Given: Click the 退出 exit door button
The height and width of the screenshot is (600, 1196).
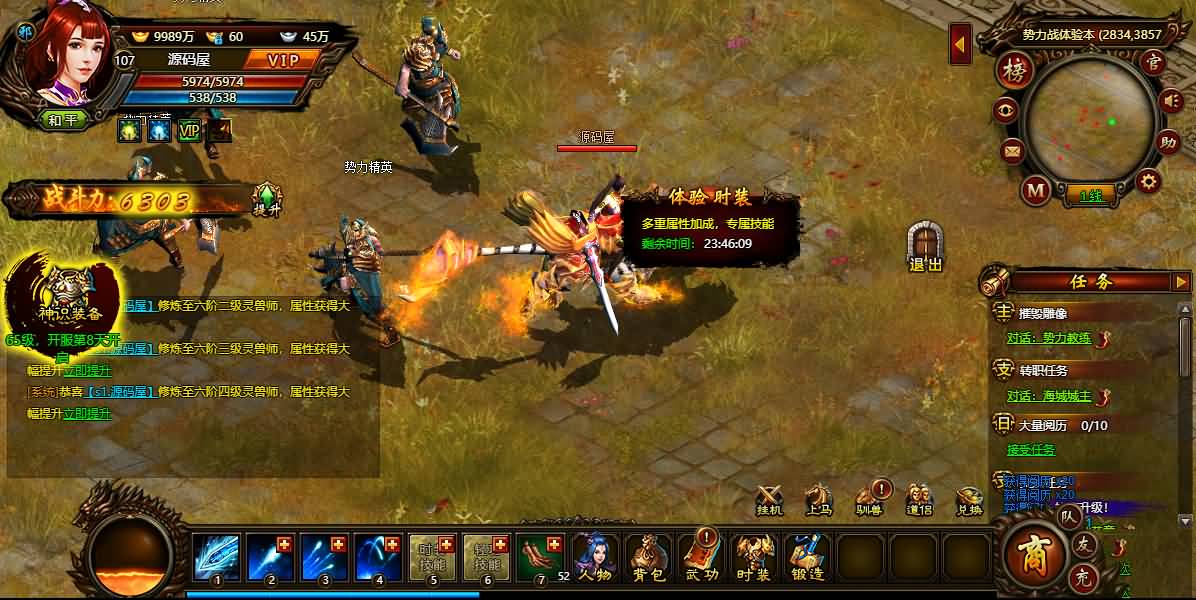Looking at the screenshot, I should tap(925, 246).
